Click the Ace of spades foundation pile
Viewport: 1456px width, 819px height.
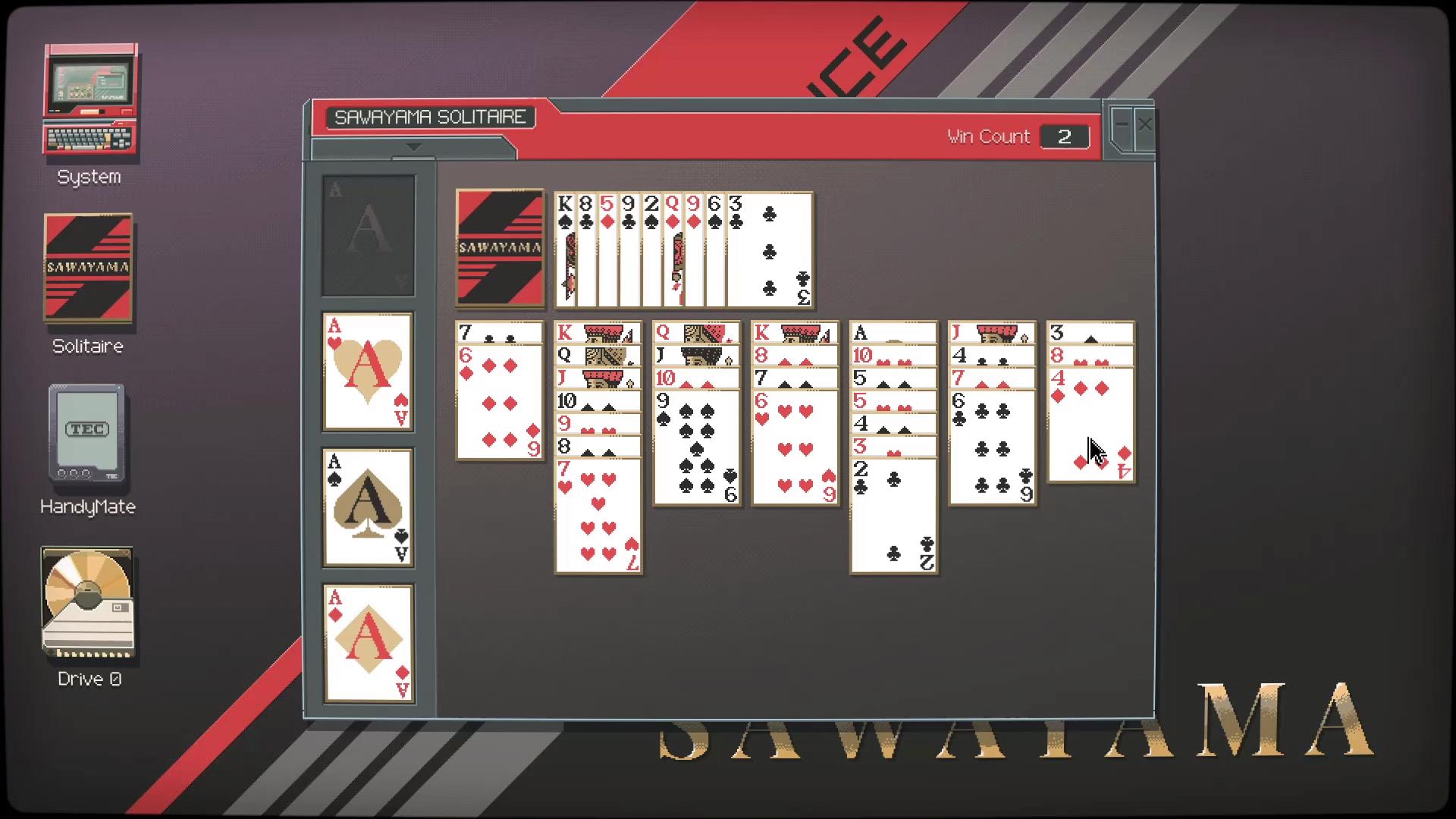click(368, 507)
